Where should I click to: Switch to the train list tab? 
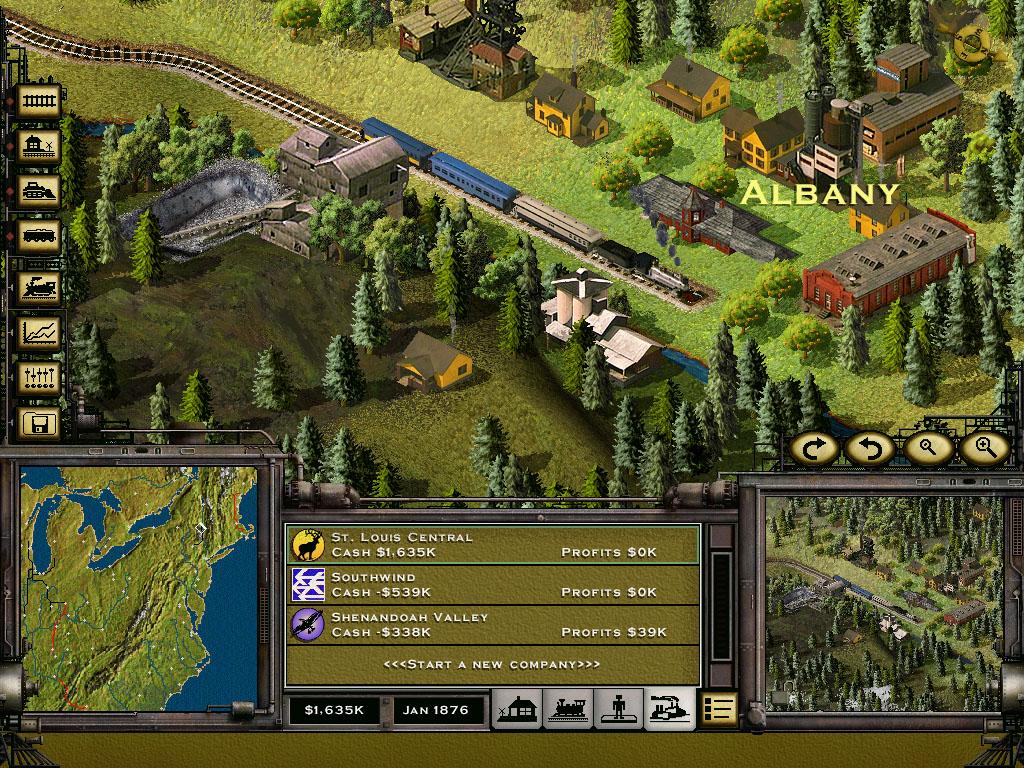(568, 710)
